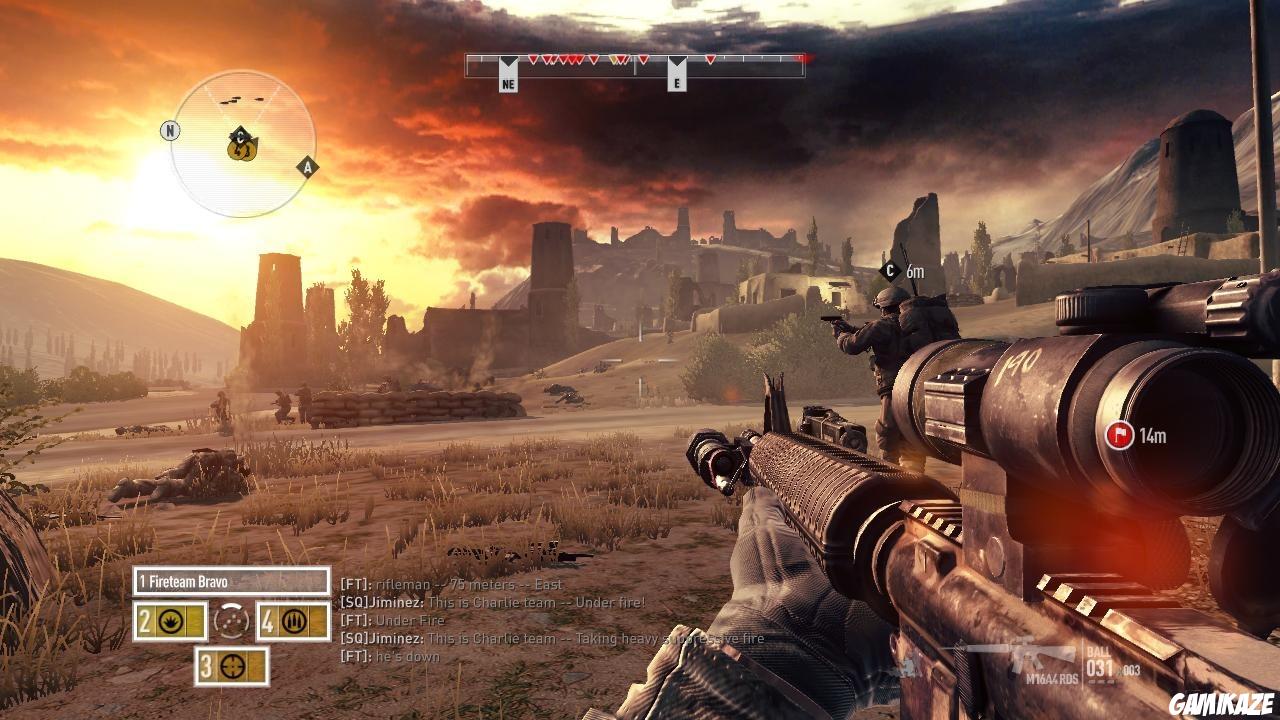Select the ammo resupply command icon labeled 4
The width and height of the screenshot is (1280, 720).
click(296, 622)
